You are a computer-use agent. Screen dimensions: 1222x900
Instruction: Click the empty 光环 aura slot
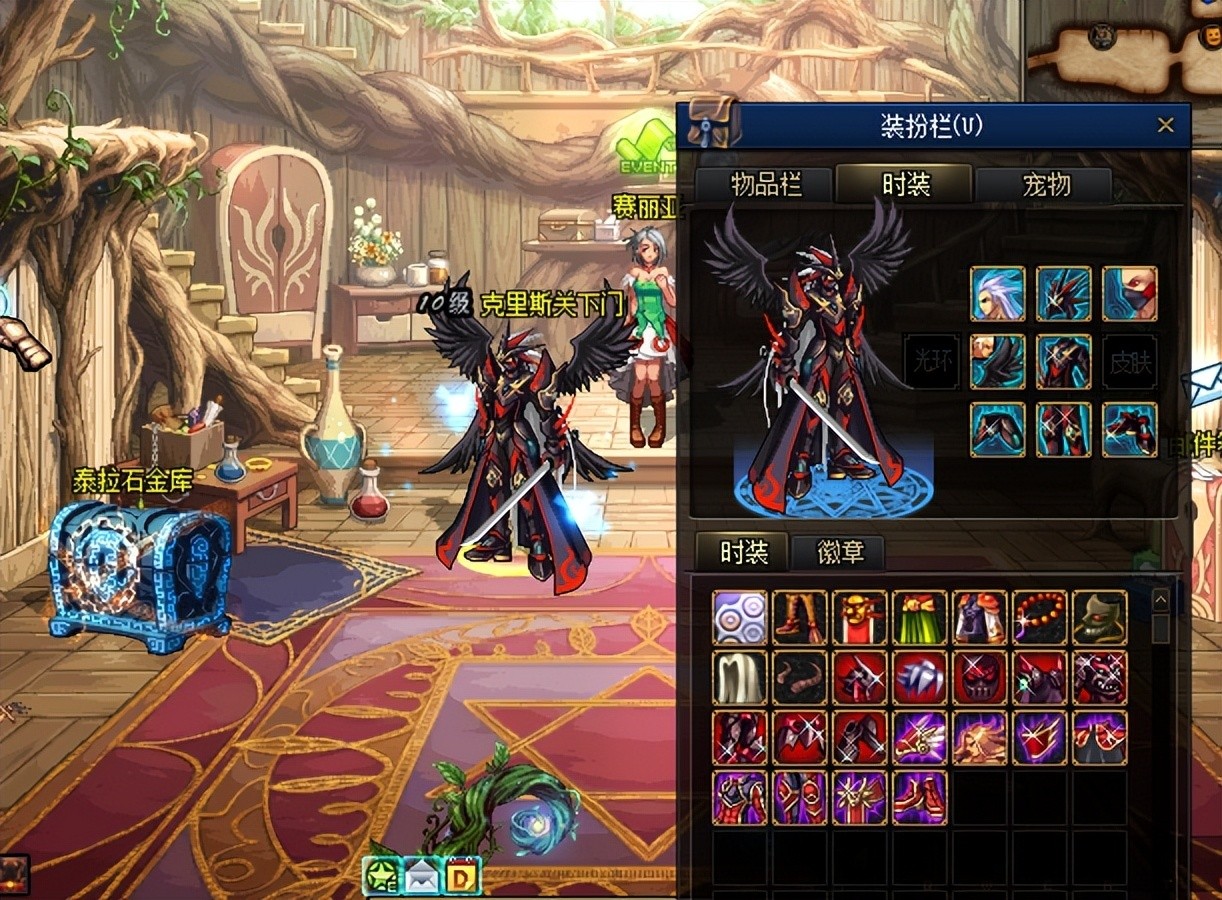point(932,361)
